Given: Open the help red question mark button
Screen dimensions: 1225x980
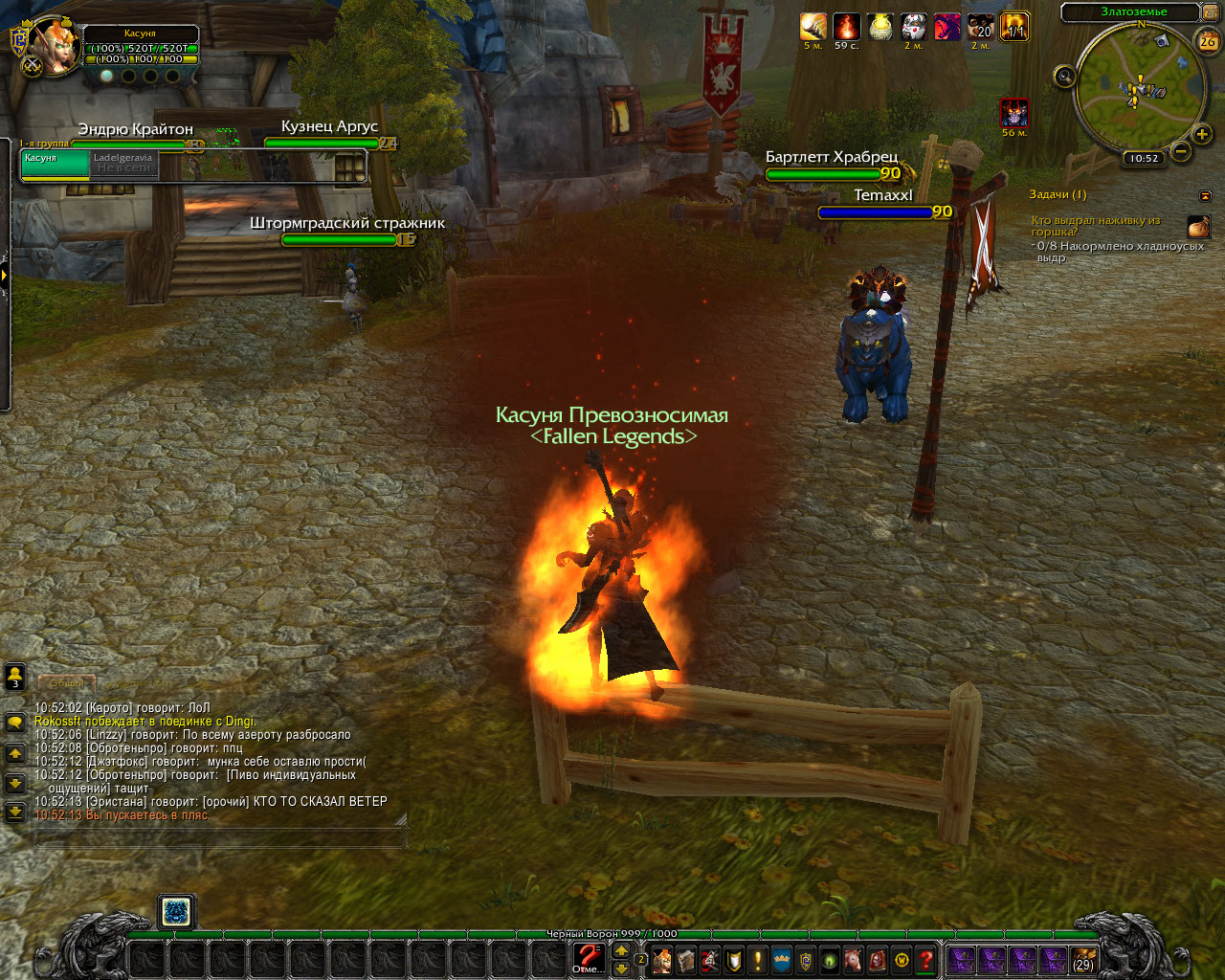Looking at the screenshot, I should [x=925, y=959].
